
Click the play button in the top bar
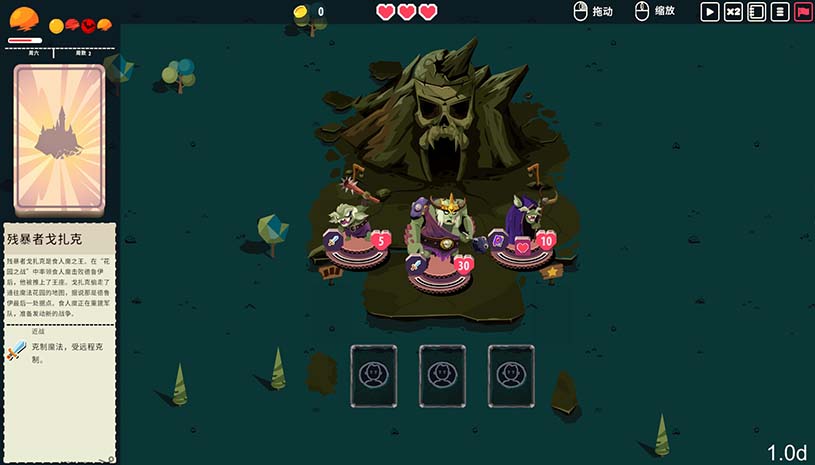[710, 12]
